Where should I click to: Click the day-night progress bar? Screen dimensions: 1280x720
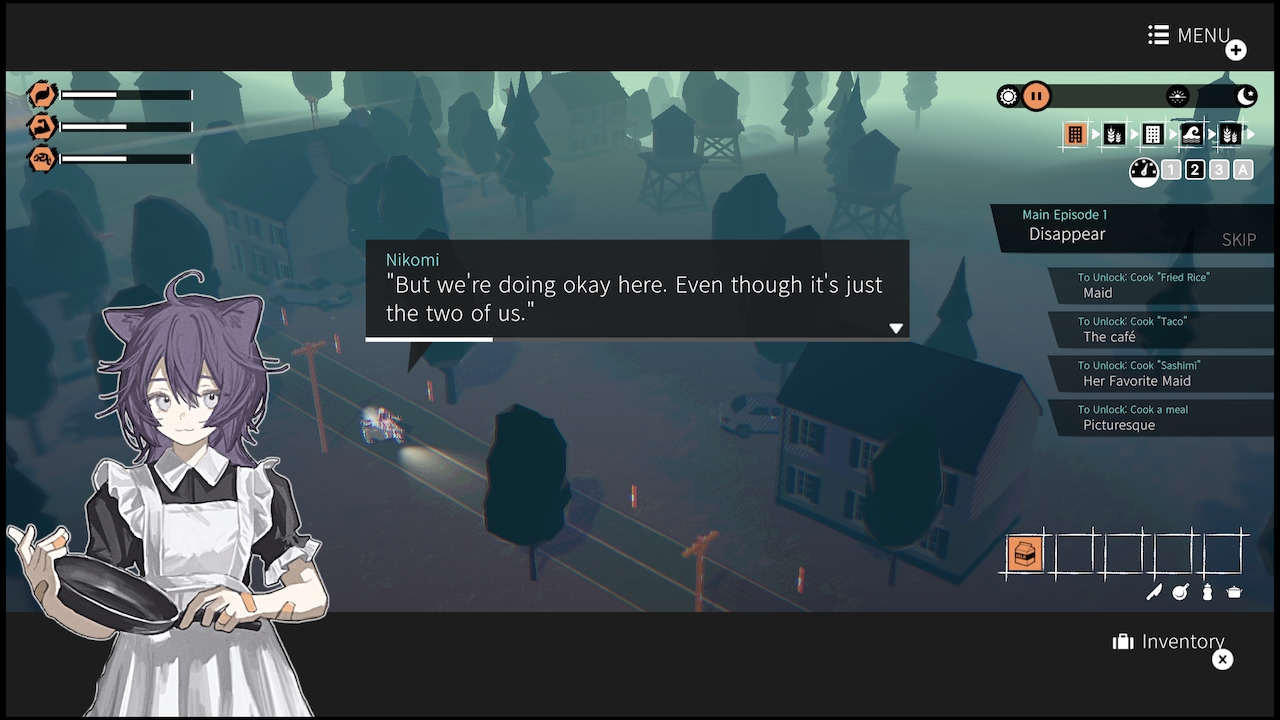coord(1110,96)
